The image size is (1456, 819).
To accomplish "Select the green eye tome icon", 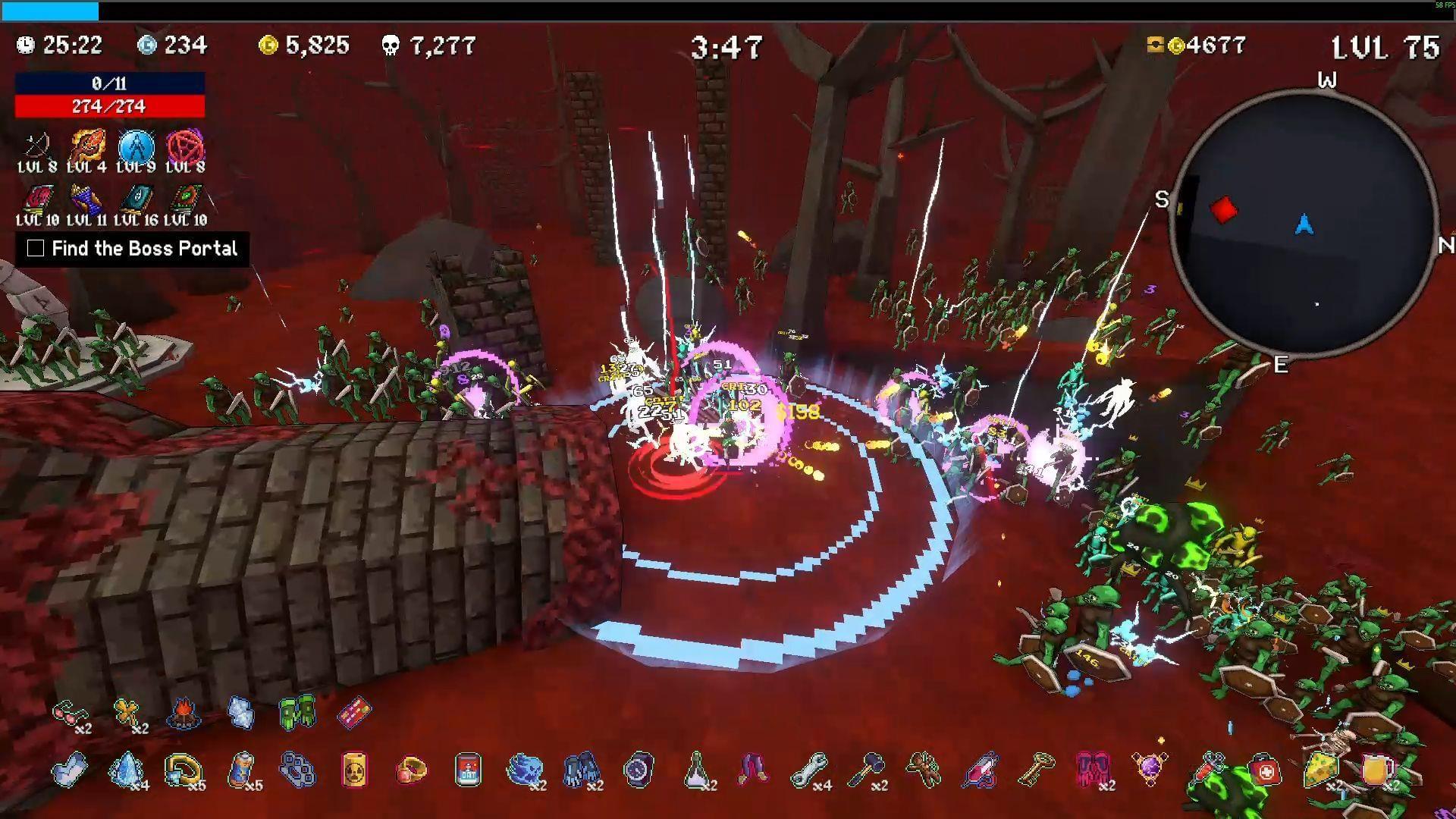I will (x=186, y=200).
